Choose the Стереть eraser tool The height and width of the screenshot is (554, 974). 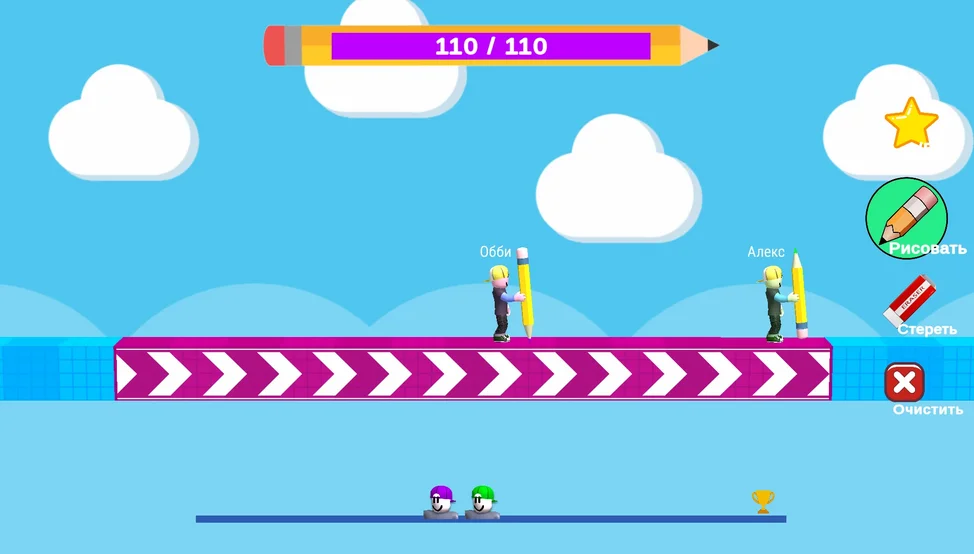pos(911,300)
